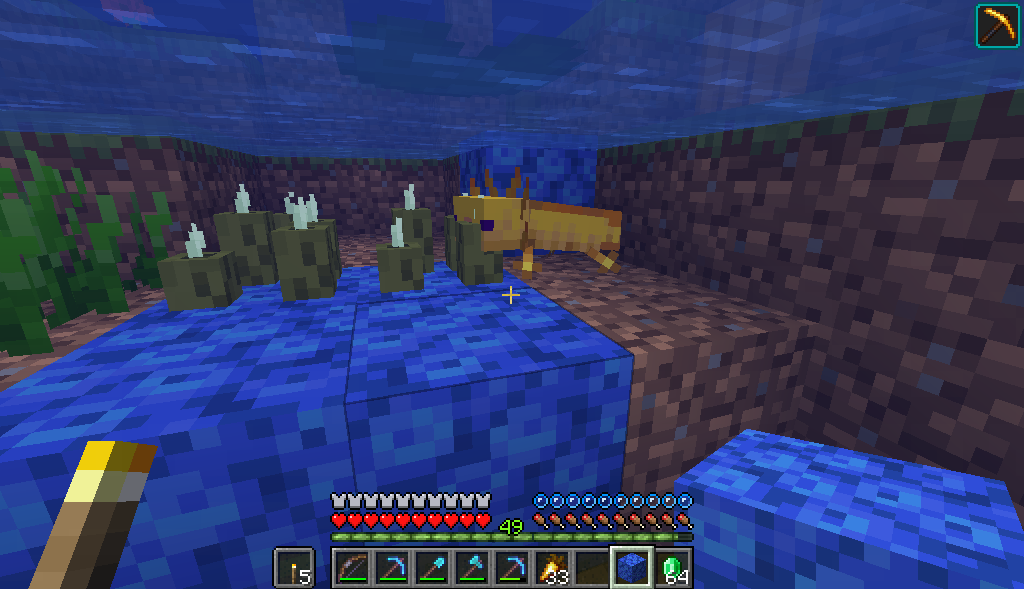This screenshot has width=1024, height=589.
Task: Select the diamond shovel hotbar slot
Action: [x=431, y=567]
